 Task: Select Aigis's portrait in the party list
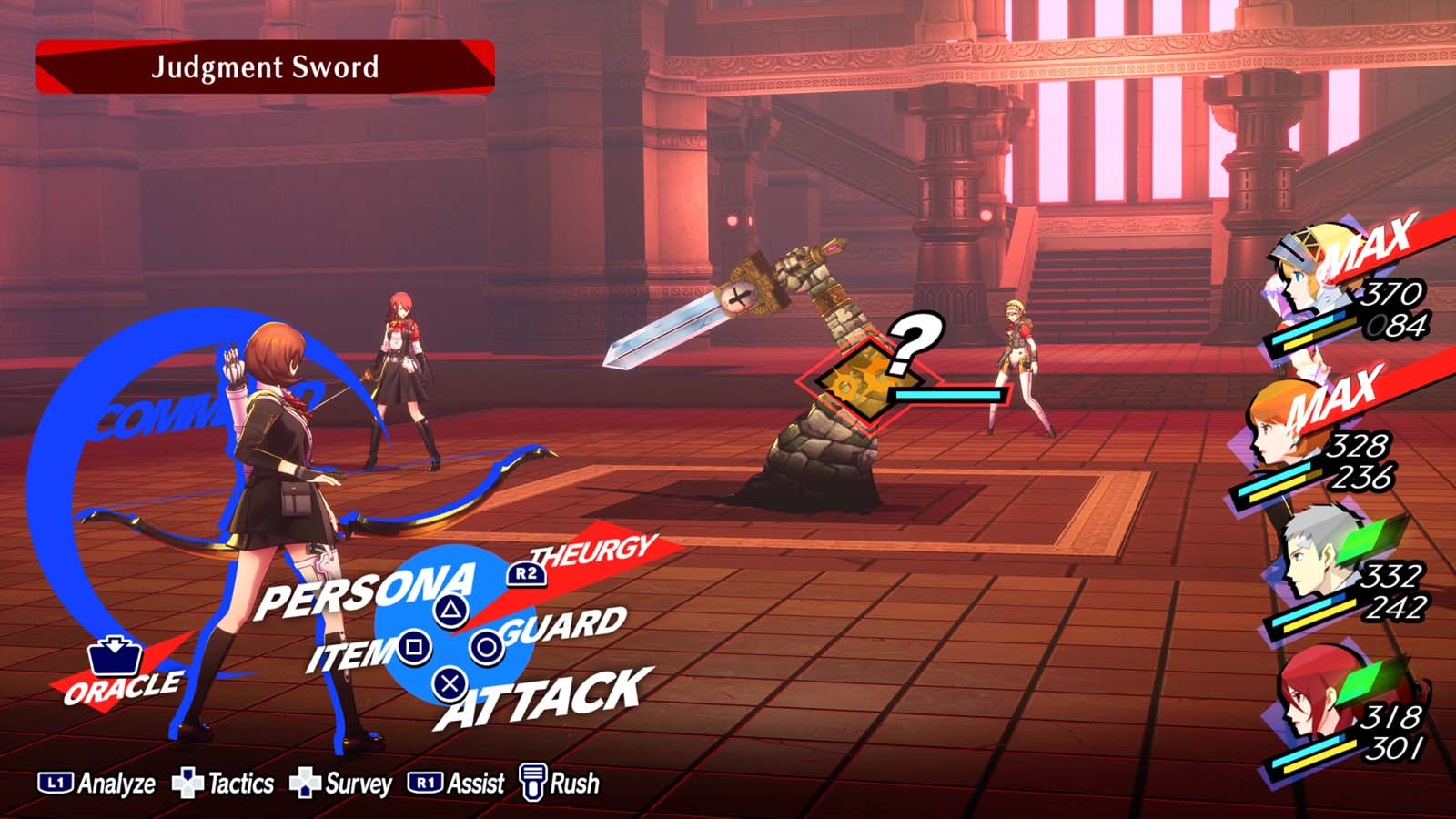(1299, 275)
